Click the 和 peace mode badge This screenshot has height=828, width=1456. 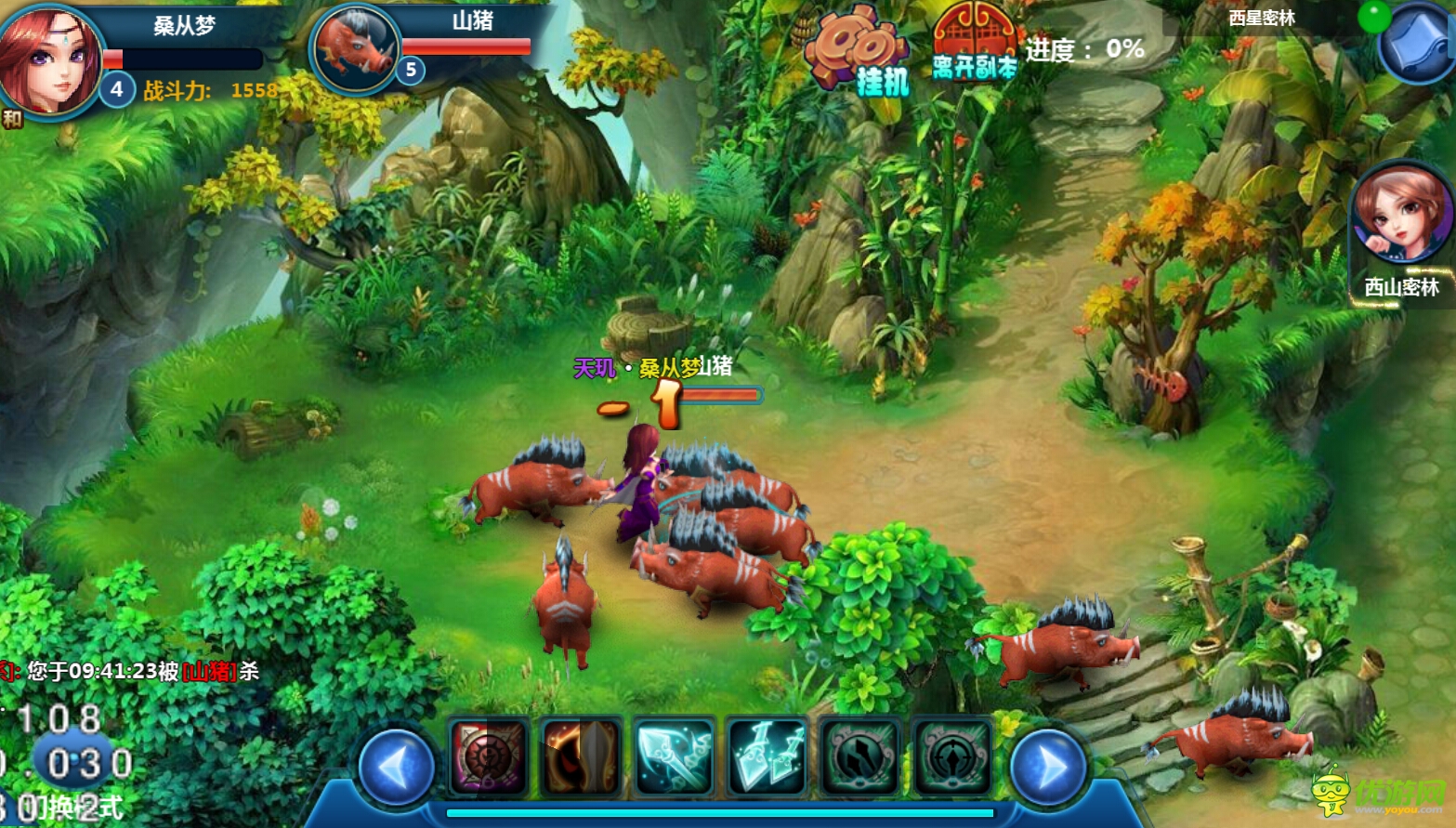click(12, 119)
